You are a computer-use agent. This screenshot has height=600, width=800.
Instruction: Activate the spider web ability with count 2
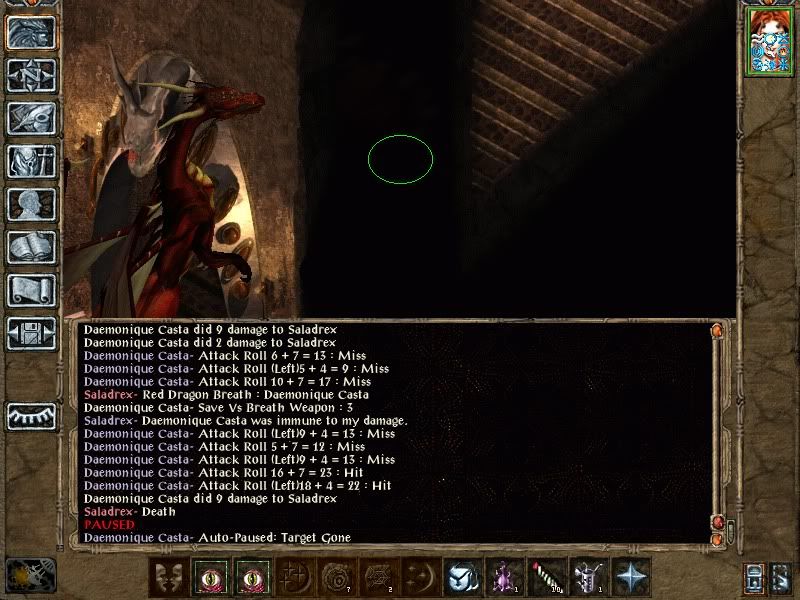(x=377, y=576)
